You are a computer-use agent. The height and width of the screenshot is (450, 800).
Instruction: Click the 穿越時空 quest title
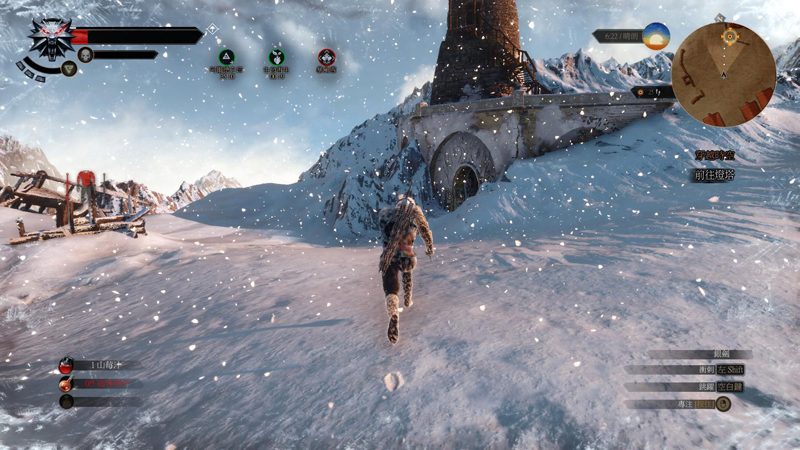tap(715, 155)
